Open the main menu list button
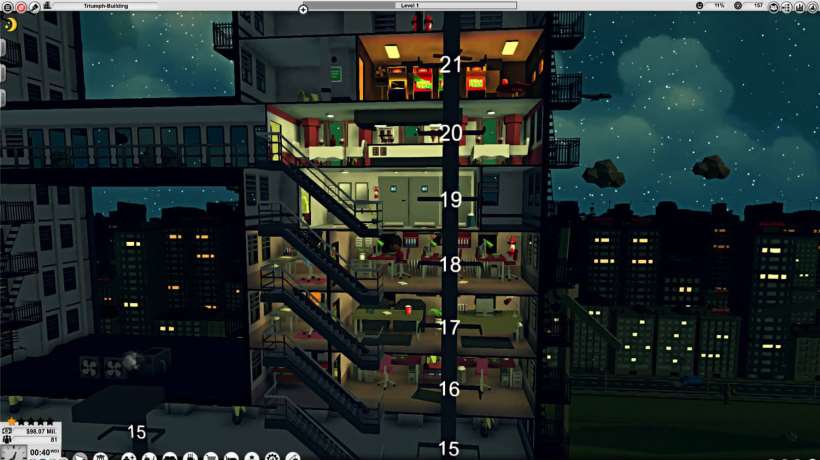The image size is (820, 460). point(7,6)
